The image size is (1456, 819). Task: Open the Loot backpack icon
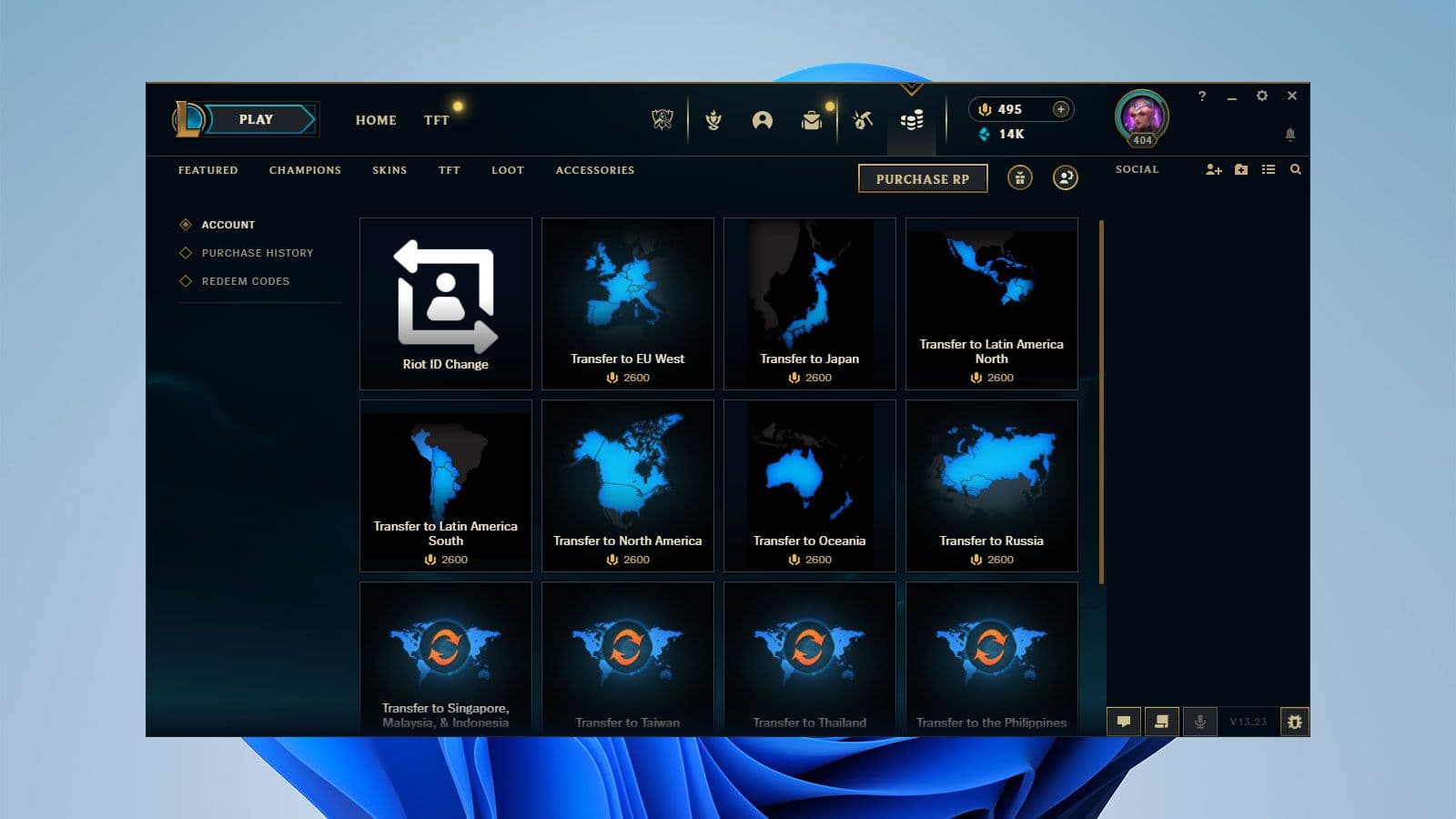click(813, 119)
